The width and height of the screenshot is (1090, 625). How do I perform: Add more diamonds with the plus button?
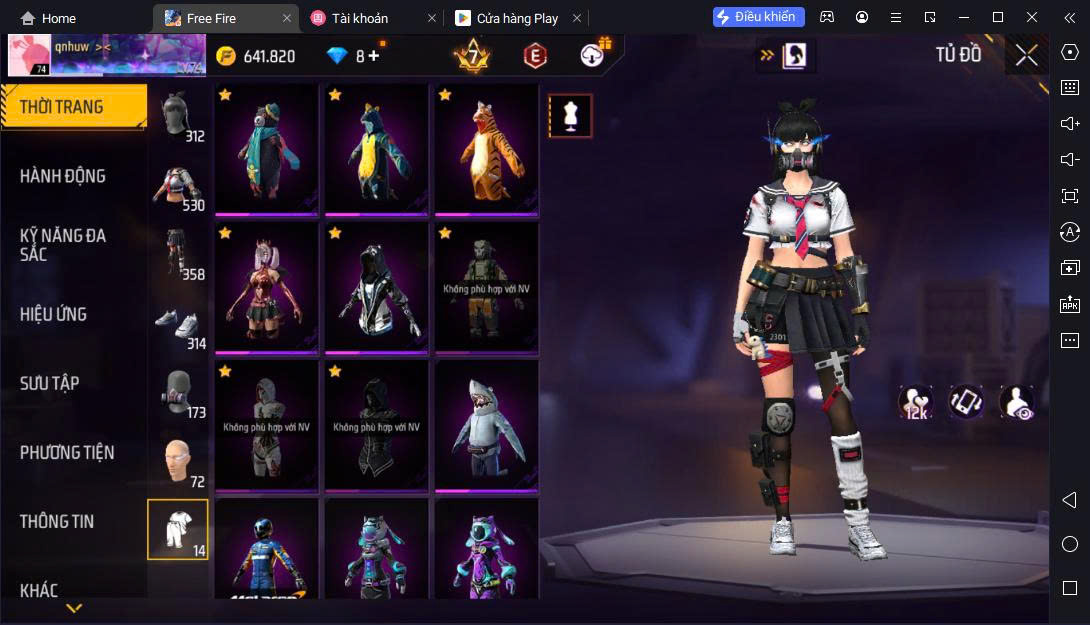[x=374, y=56]
